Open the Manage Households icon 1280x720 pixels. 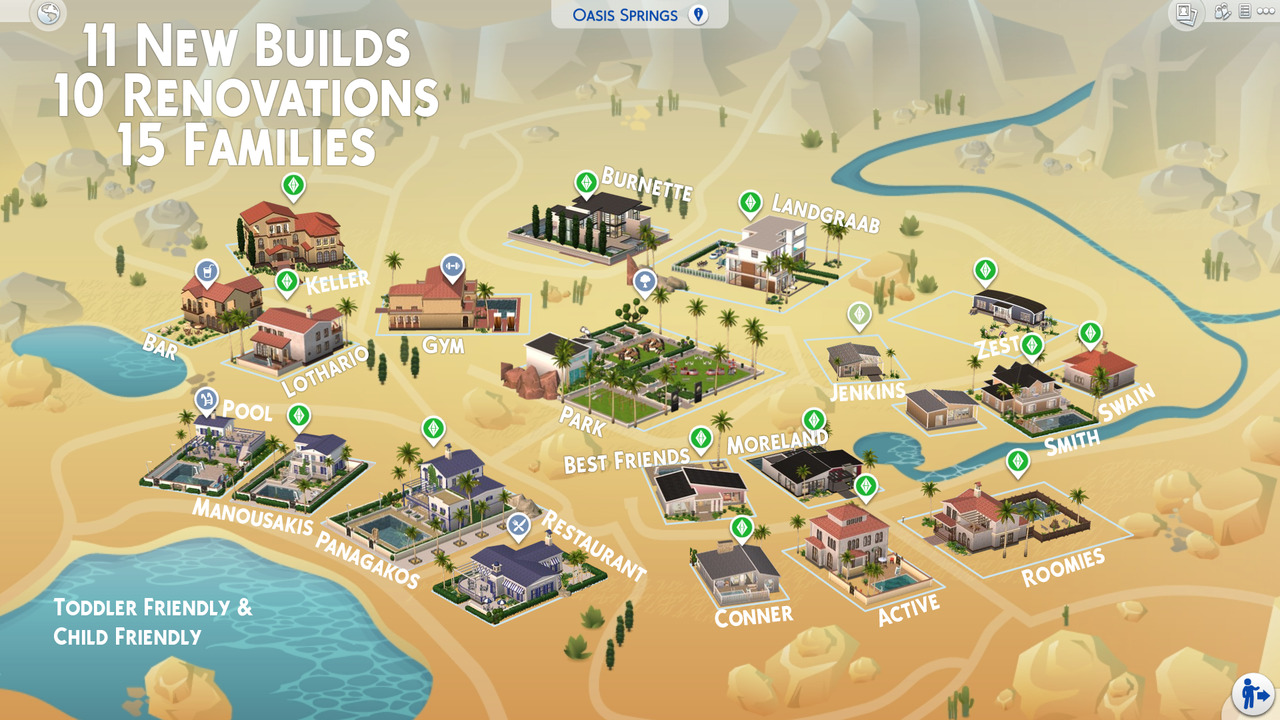click(x=1221, y=12)
